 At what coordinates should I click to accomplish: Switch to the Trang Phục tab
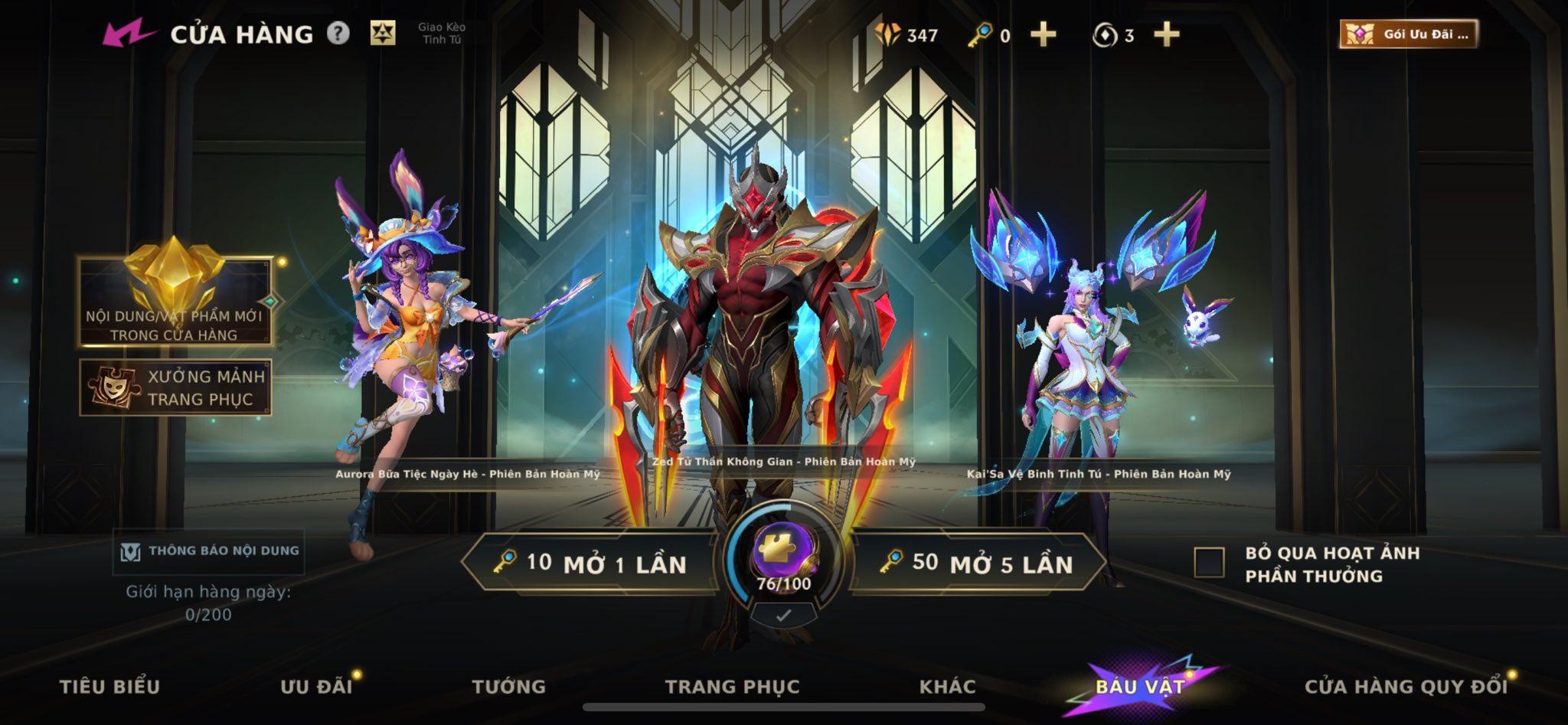click(x=732, y=686)
